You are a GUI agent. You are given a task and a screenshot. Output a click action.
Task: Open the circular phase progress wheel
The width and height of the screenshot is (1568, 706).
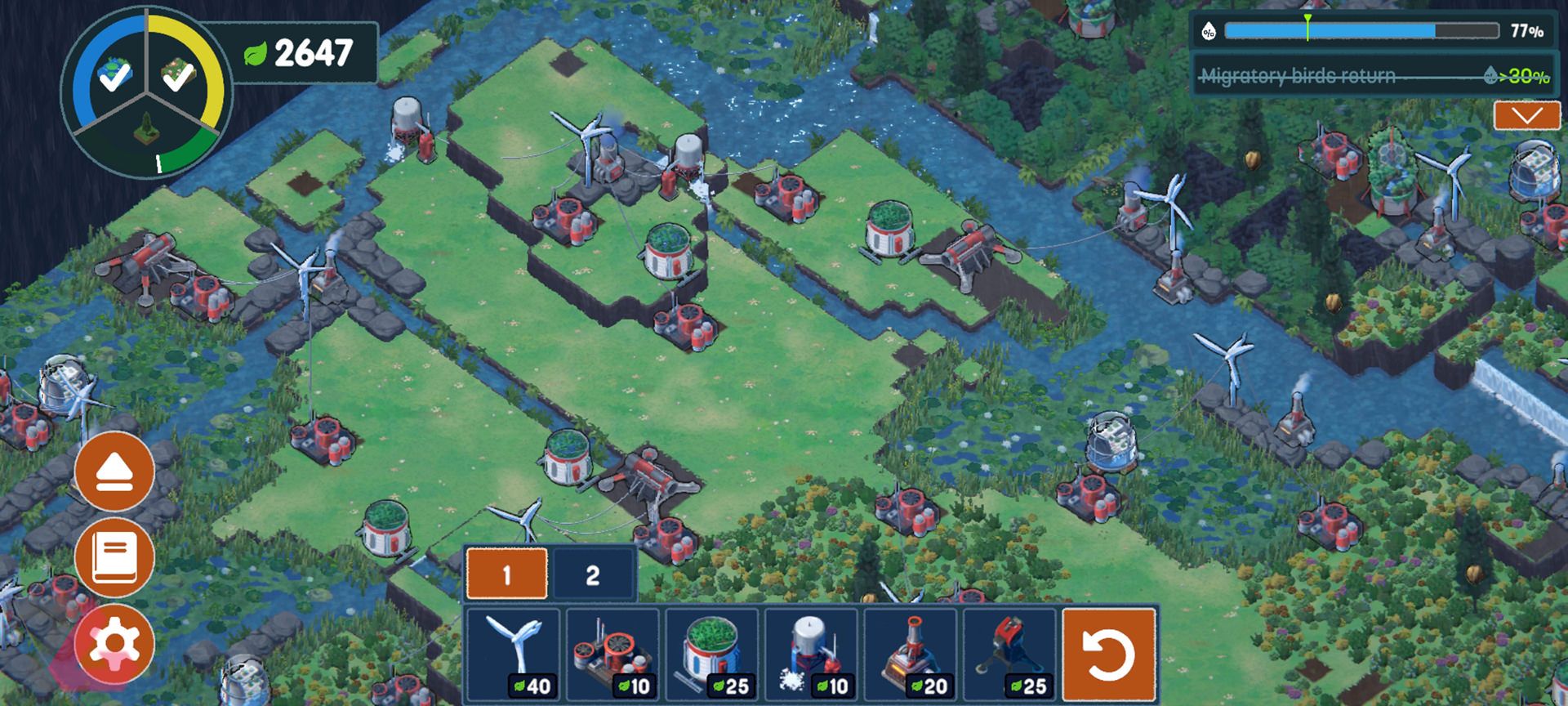[147, 92]
